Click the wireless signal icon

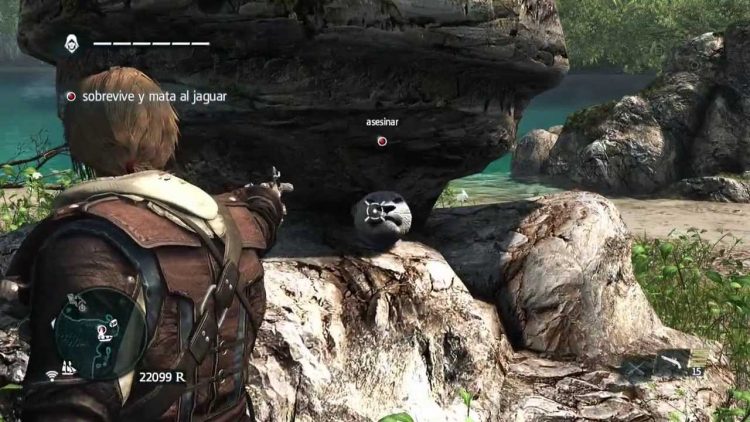click(x=51, y=375)
